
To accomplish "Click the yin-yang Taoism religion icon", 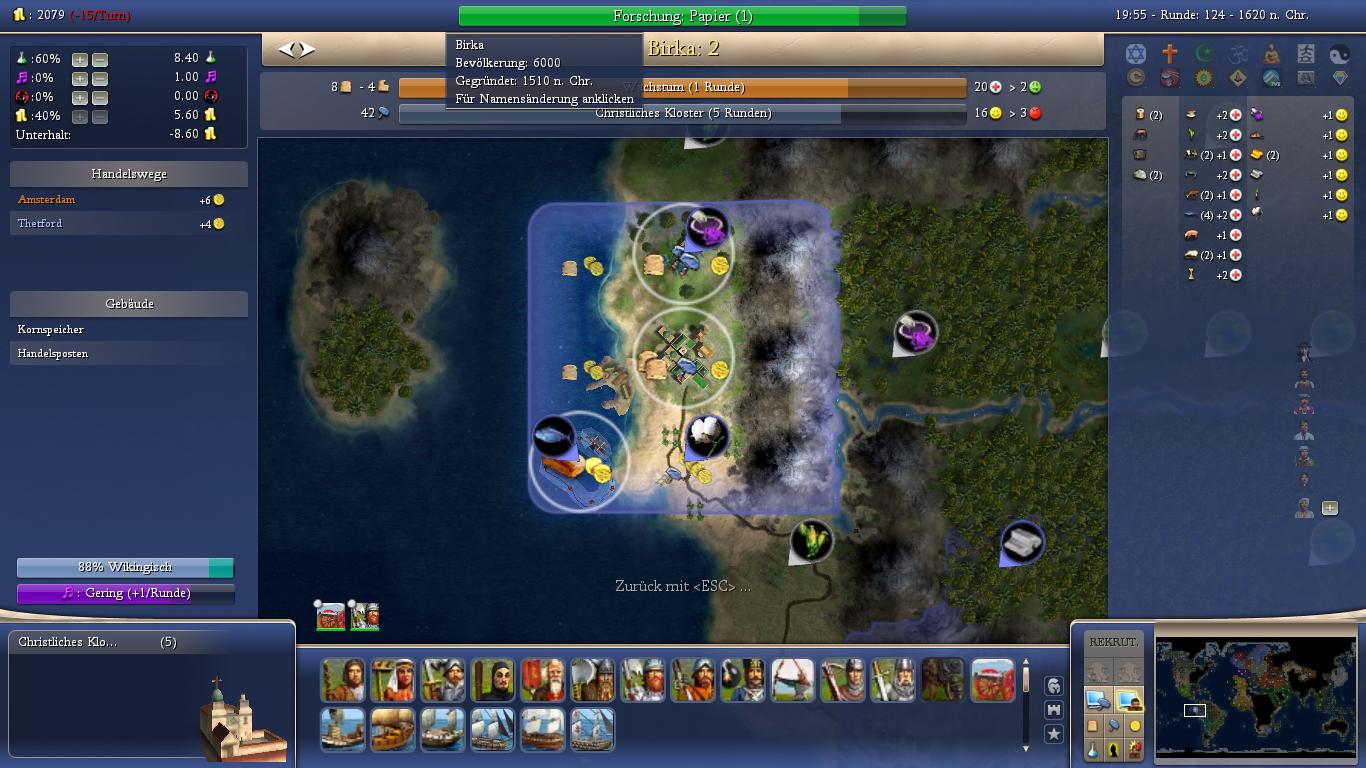I will click(1339, 54).
